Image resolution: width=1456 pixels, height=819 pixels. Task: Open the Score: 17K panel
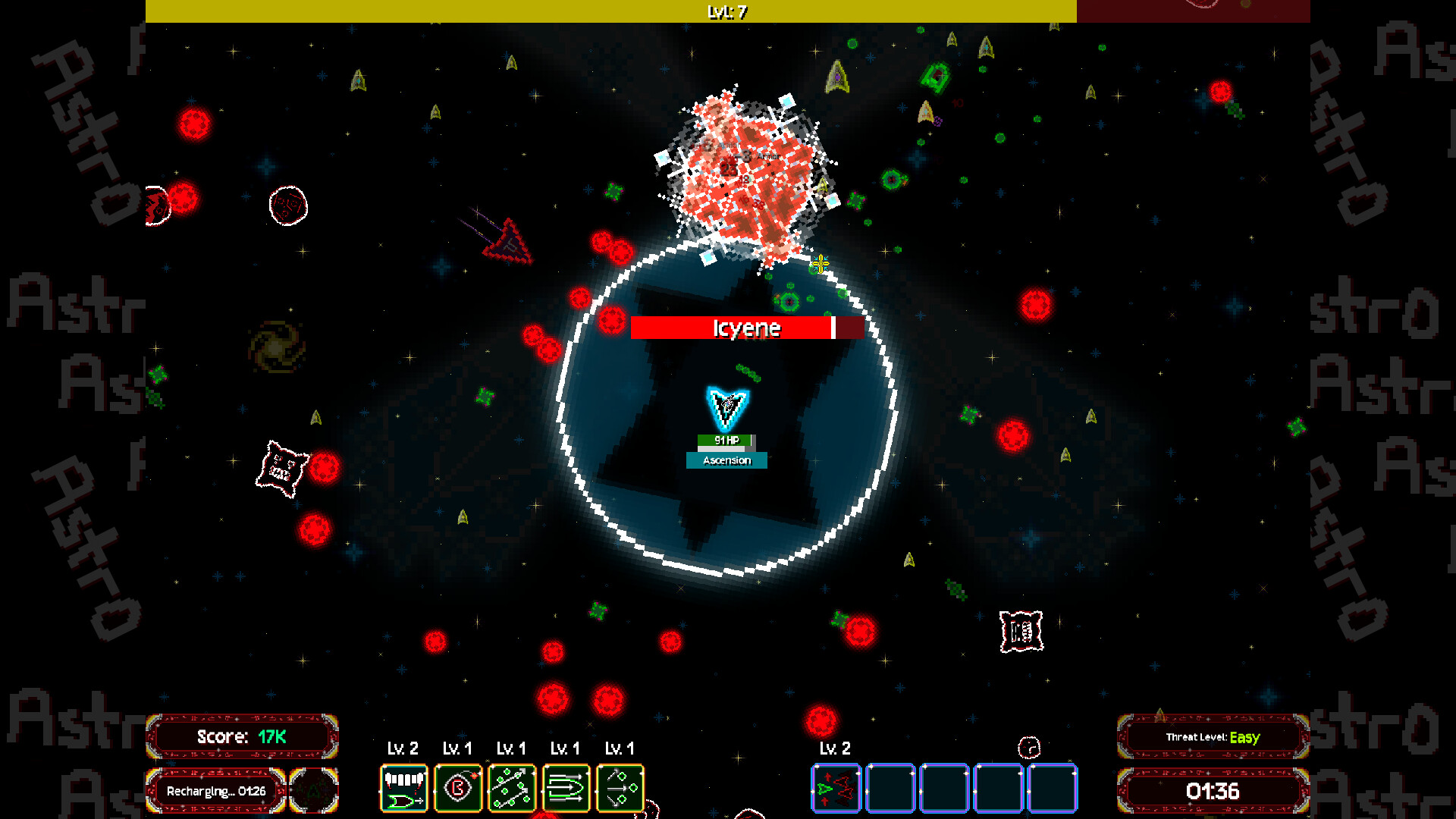[x=241, y=736]
